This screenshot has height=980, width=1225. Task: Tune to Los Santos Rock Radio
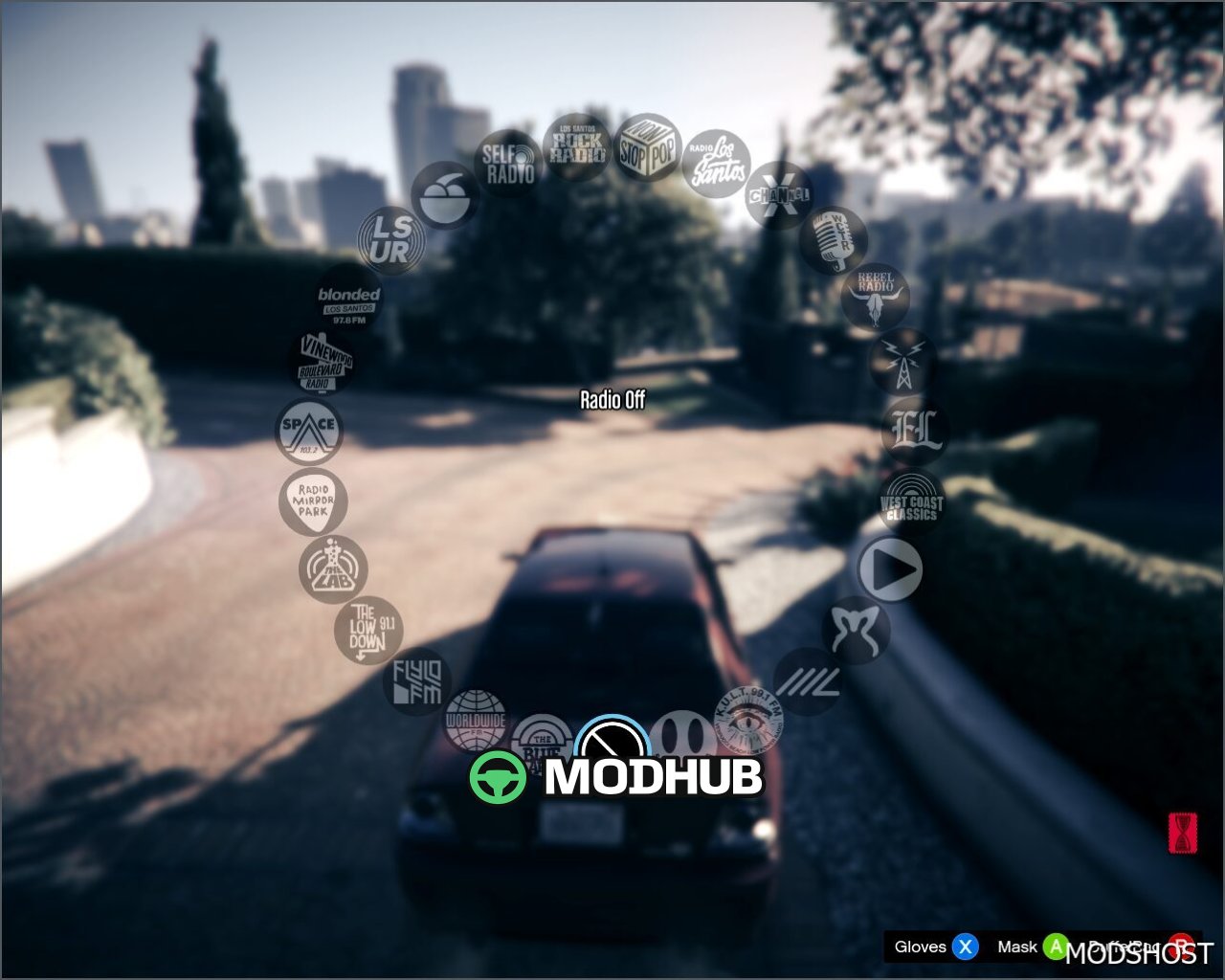576,146
